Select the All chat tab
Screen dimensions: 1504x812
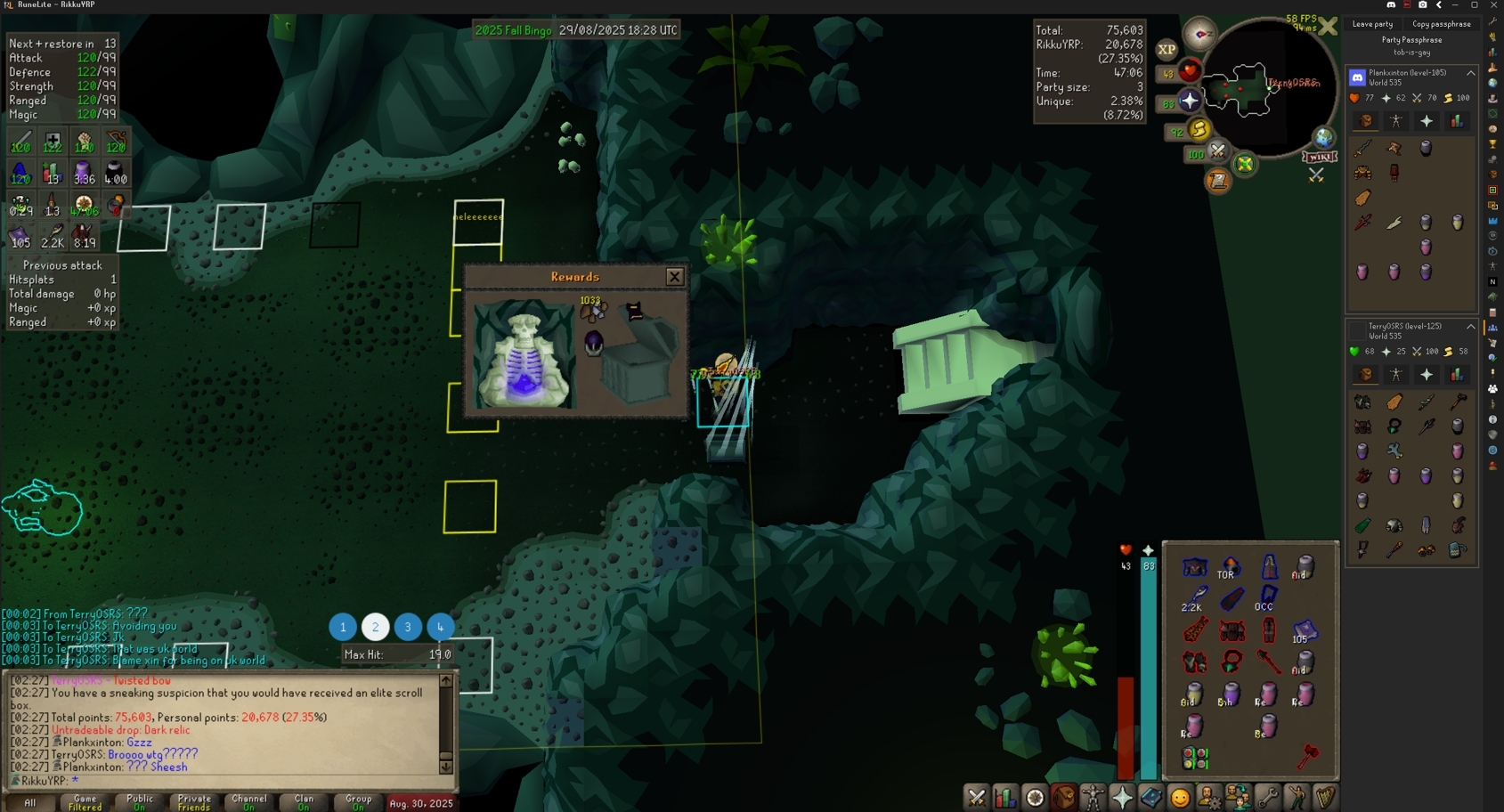pos(29,802)
